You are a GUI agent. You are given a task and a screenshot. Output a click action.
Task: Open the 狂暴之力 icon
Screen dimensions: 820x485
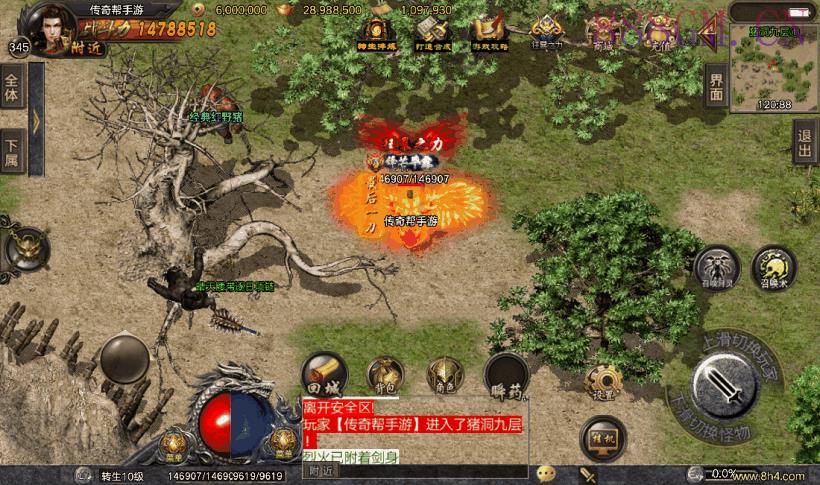tap(545, 33)
